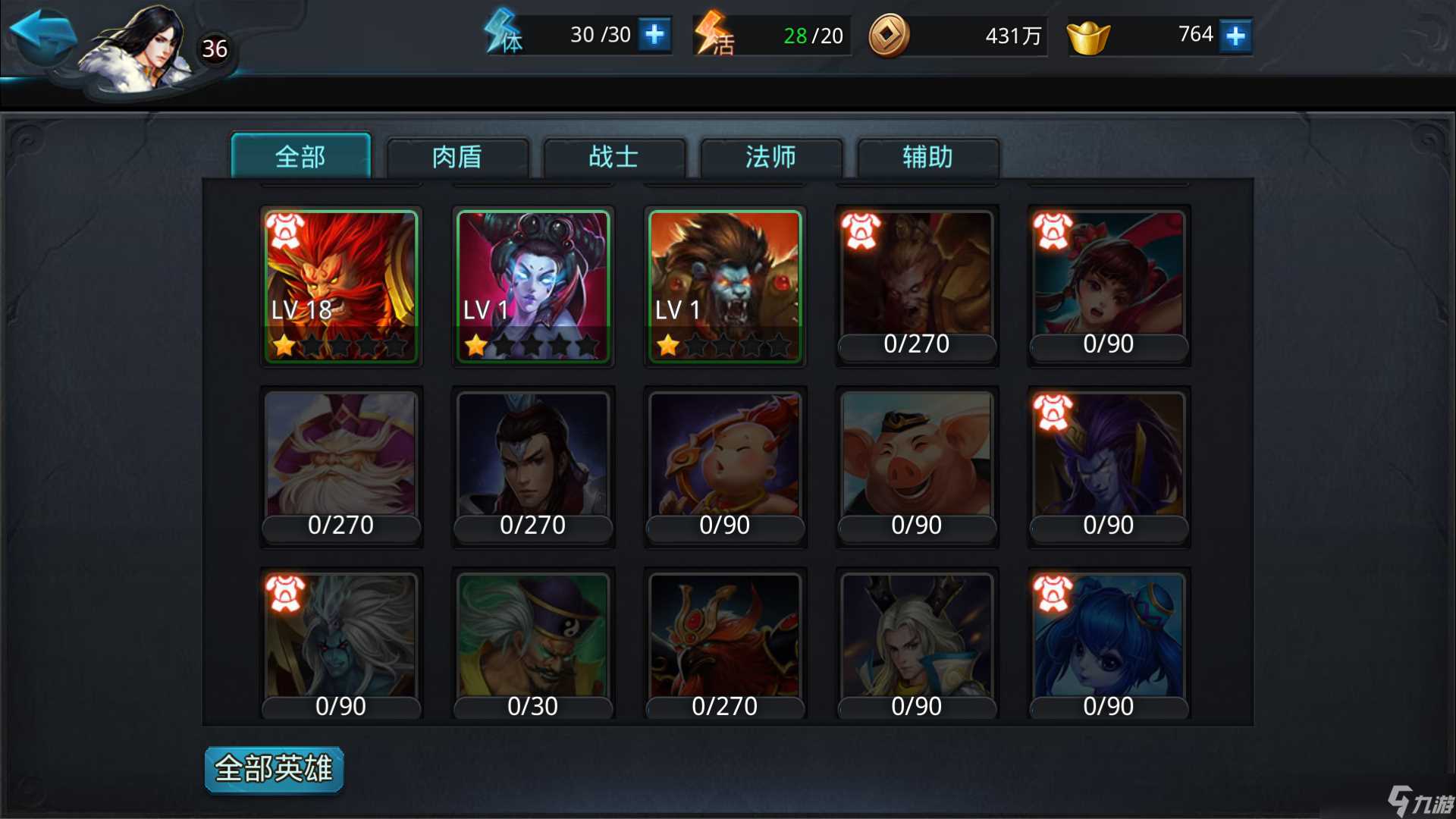
Task: Select the 辅助 support tab
Action: pos(926,158)
